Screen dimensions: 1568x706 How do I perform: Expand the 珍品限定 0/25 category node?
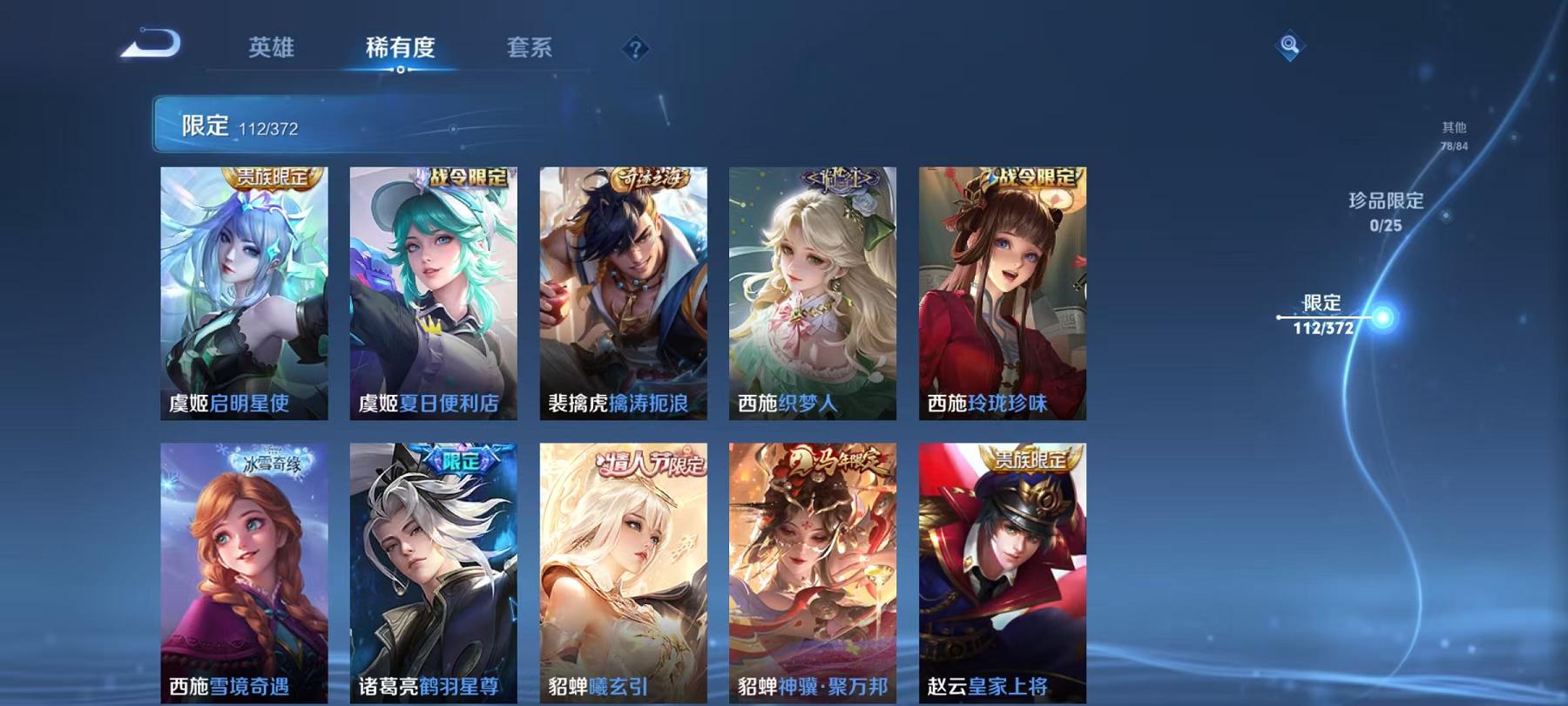click(1387, 214)
